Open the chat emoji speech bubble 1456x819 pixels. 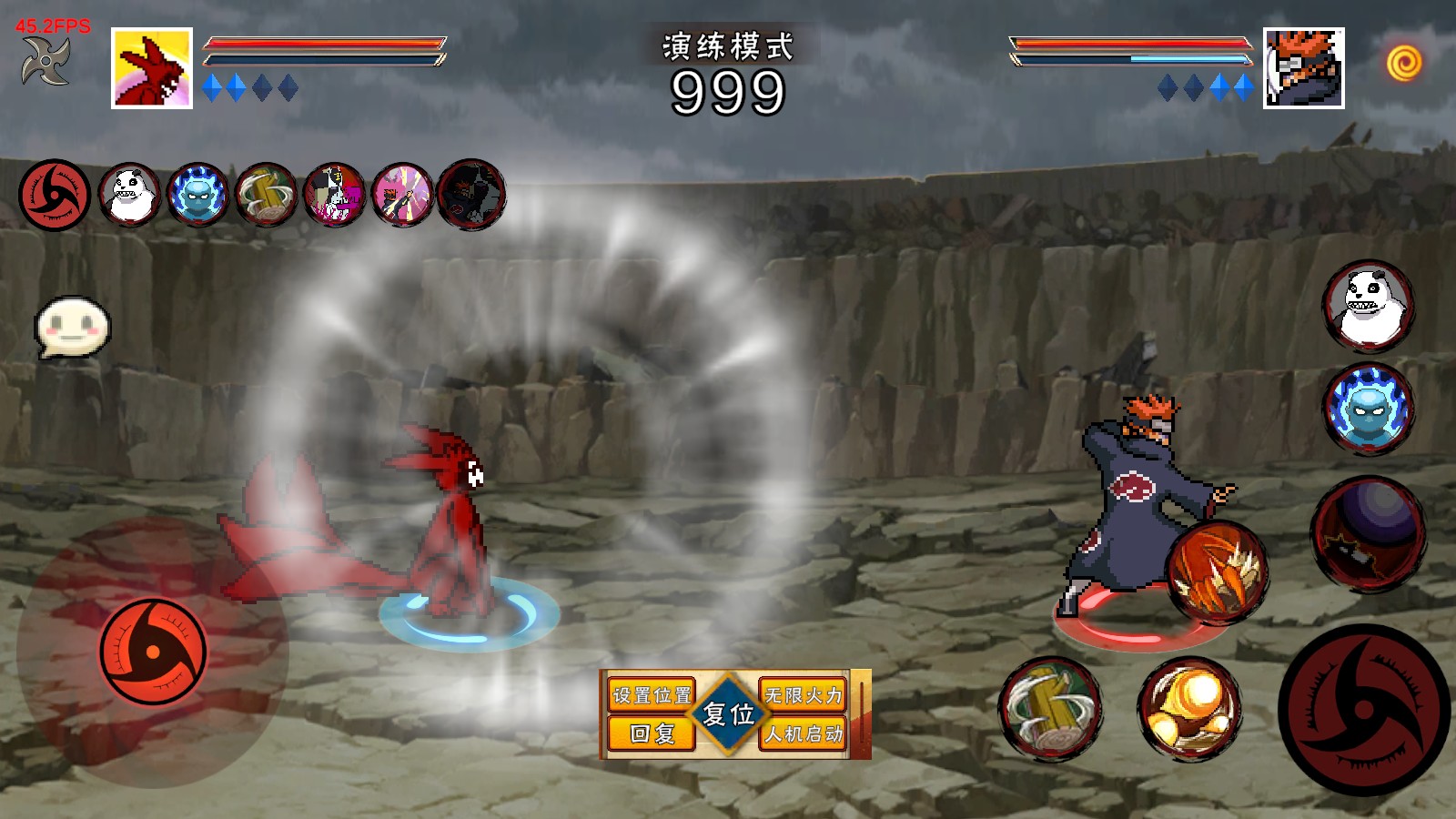click(x=72, y=327)
